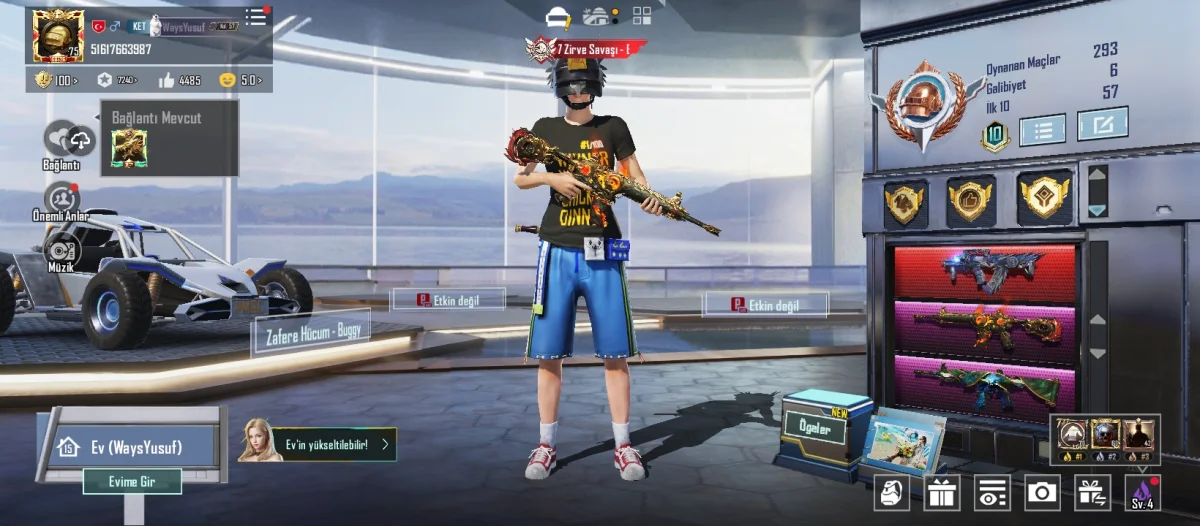Viewport: 1200px width, 526px height.
Task: Open the gift box icon
Action: point(941,492)
